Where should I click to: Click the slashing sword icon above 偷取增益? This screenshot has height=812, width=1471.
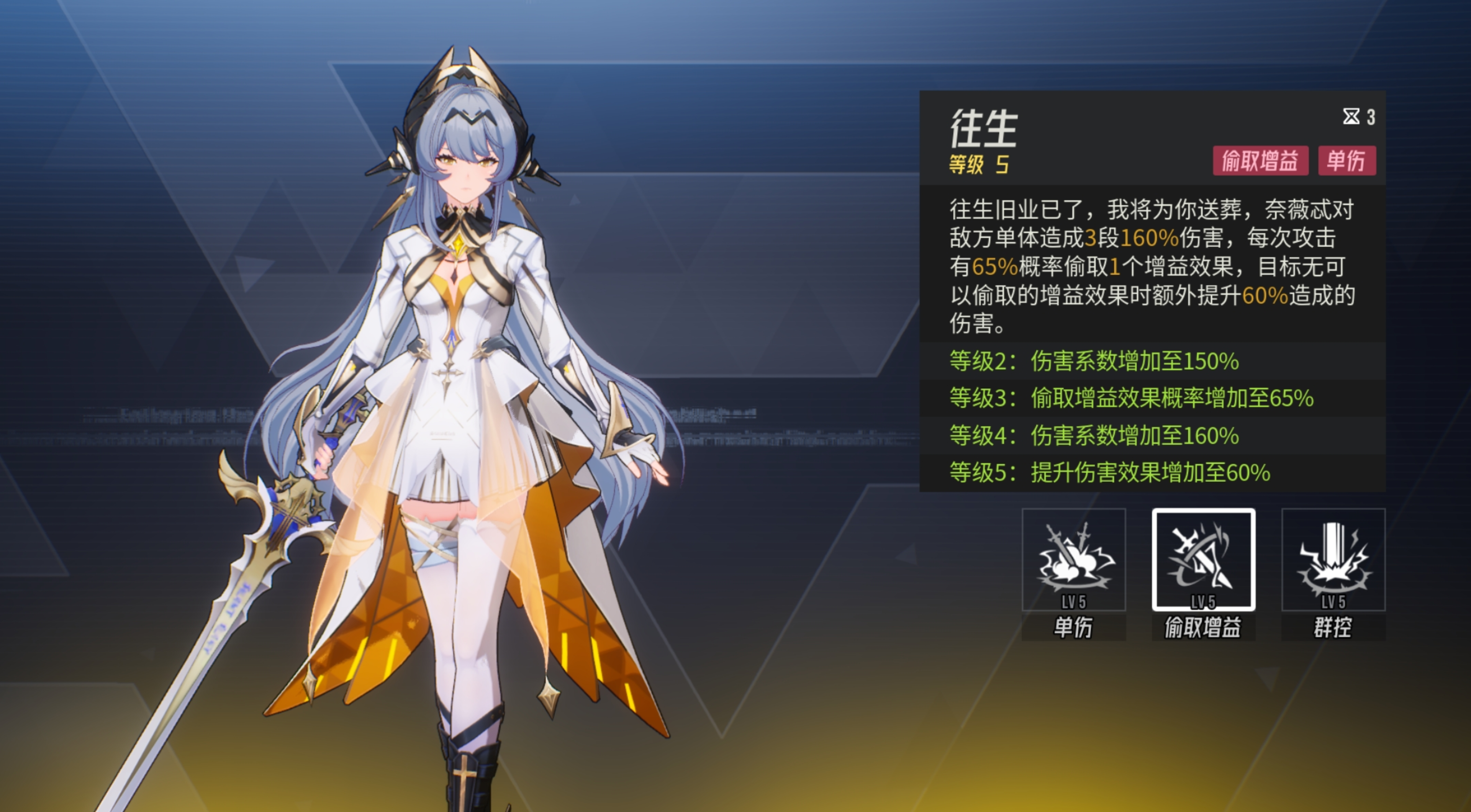tap(1203, 554)
